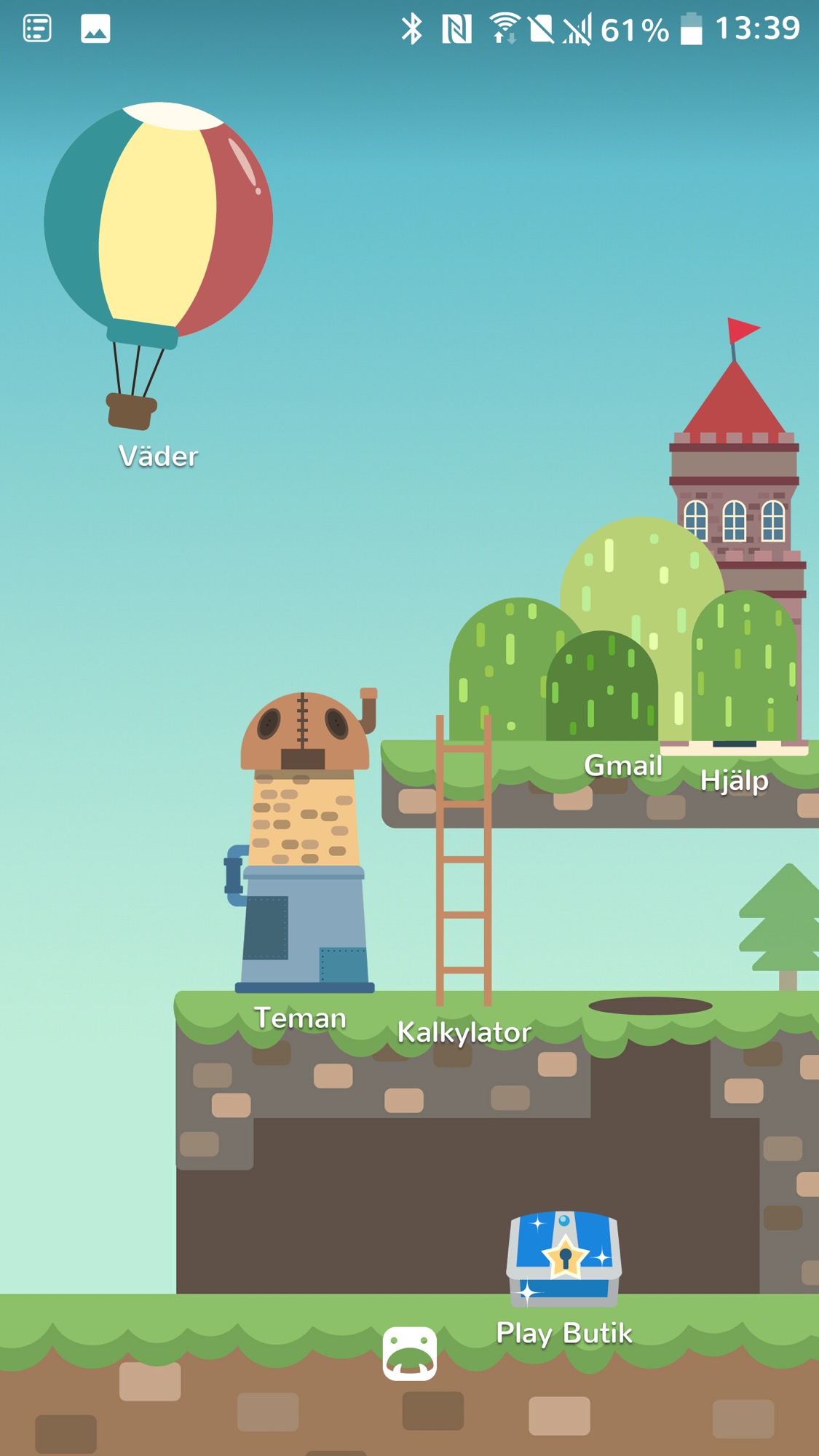This screenshot has width=819, height=1456.
Task: Open the app drawer monster icon
Action: [x=410, y=1353]
